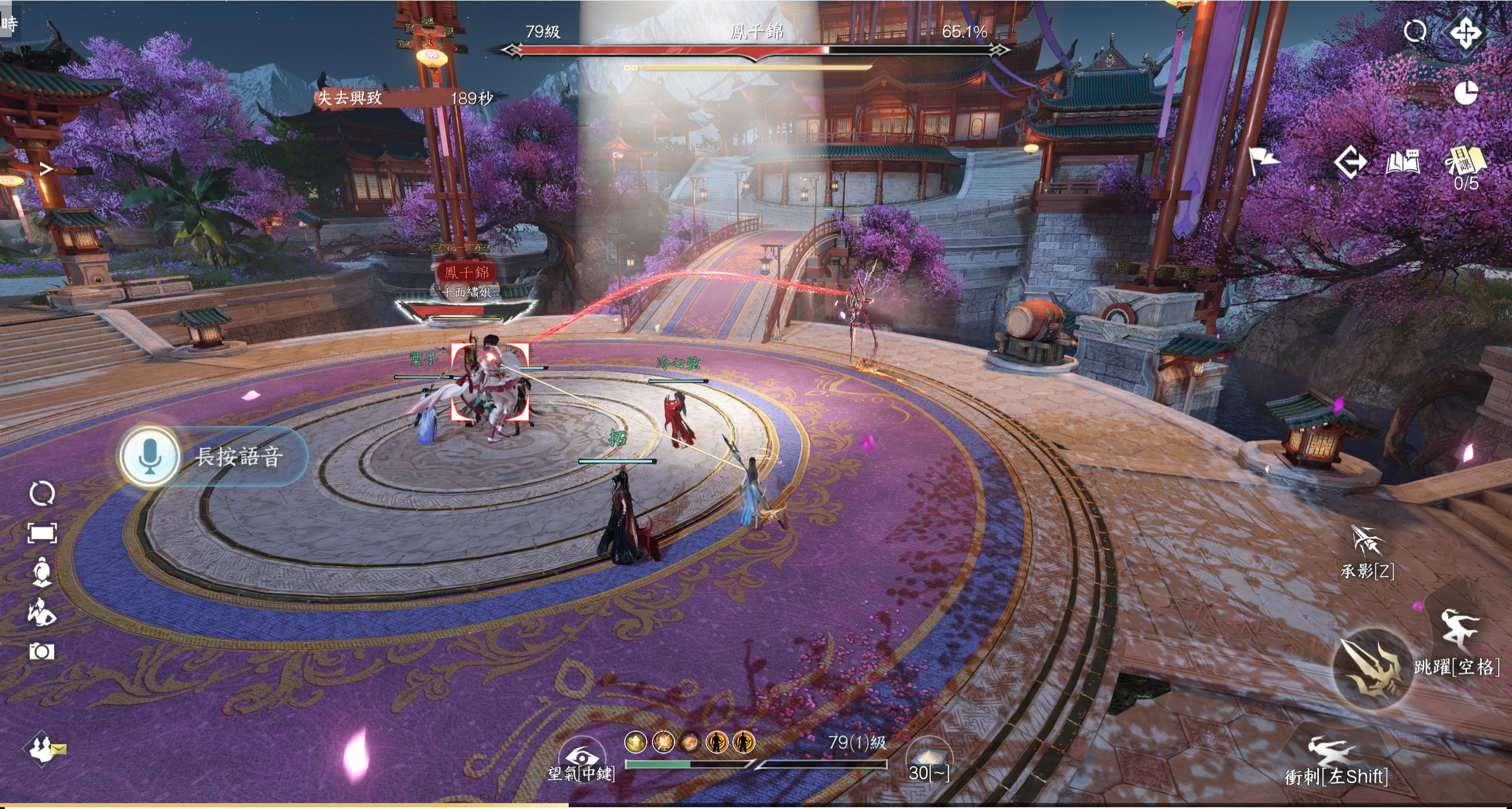The width and height of the screenshot is (1512, 809).
Task: Open the pie chart icon
Action: 1465,92
